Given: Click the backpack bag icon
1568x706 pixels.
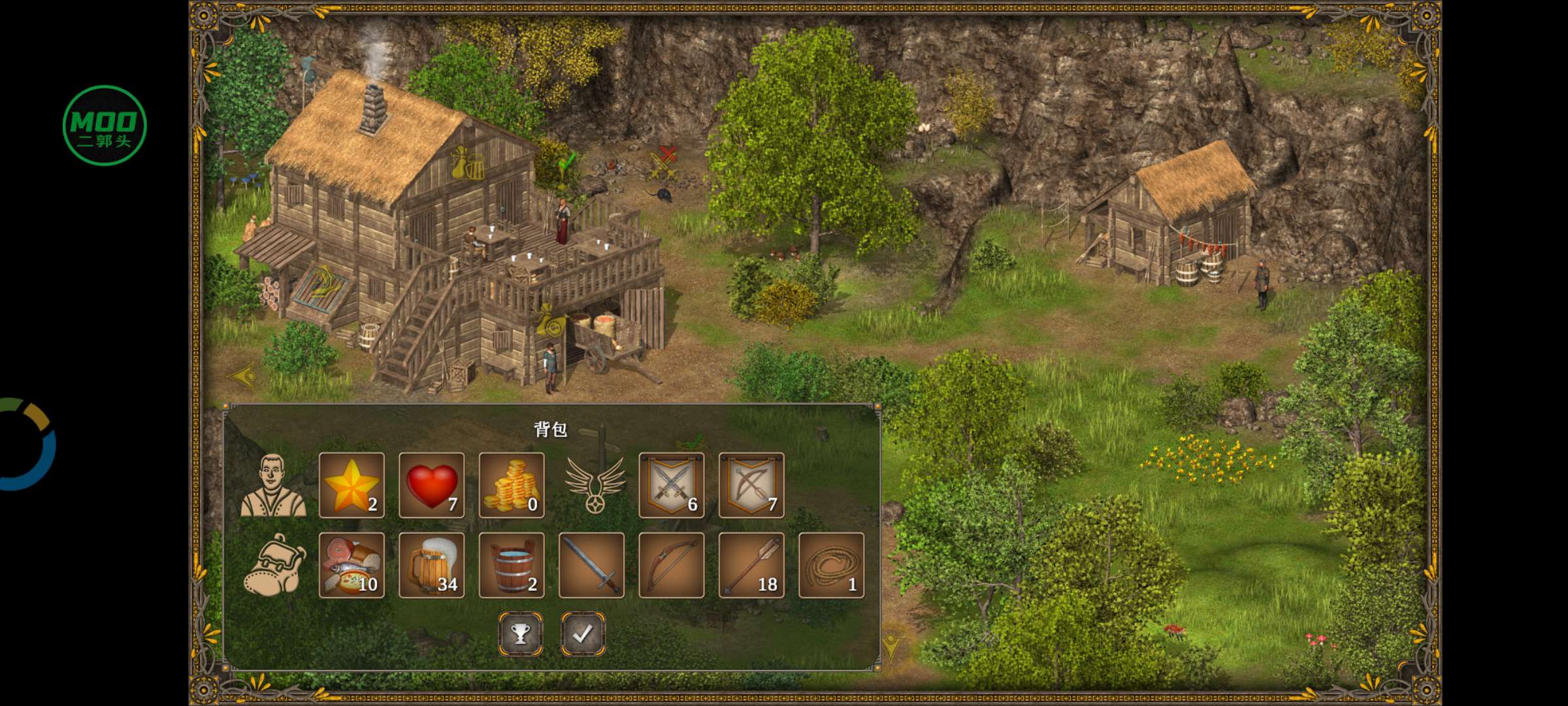Looking at the screenshot, I should [273, 565].
